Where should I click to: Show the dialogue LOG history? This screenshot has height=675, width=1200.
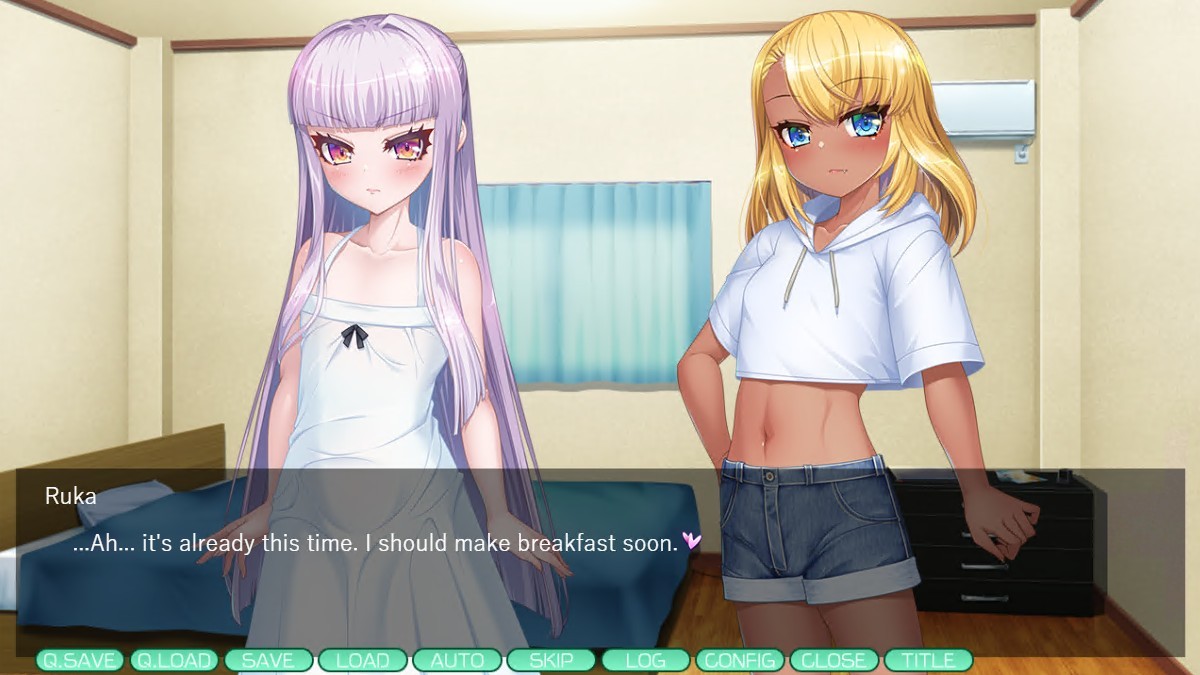tap(645, 660)
